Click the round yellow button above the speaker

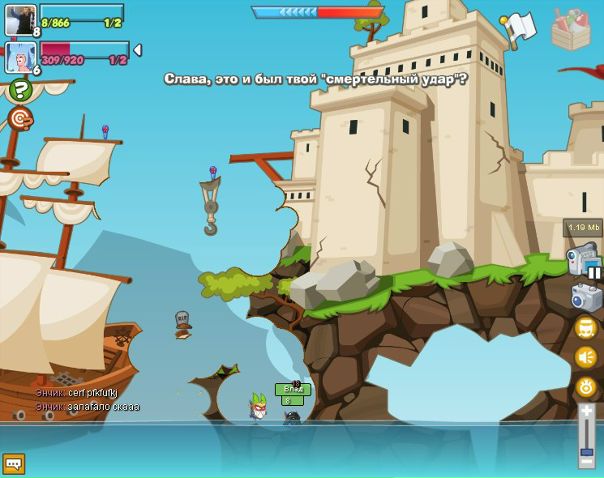[586, 328]
